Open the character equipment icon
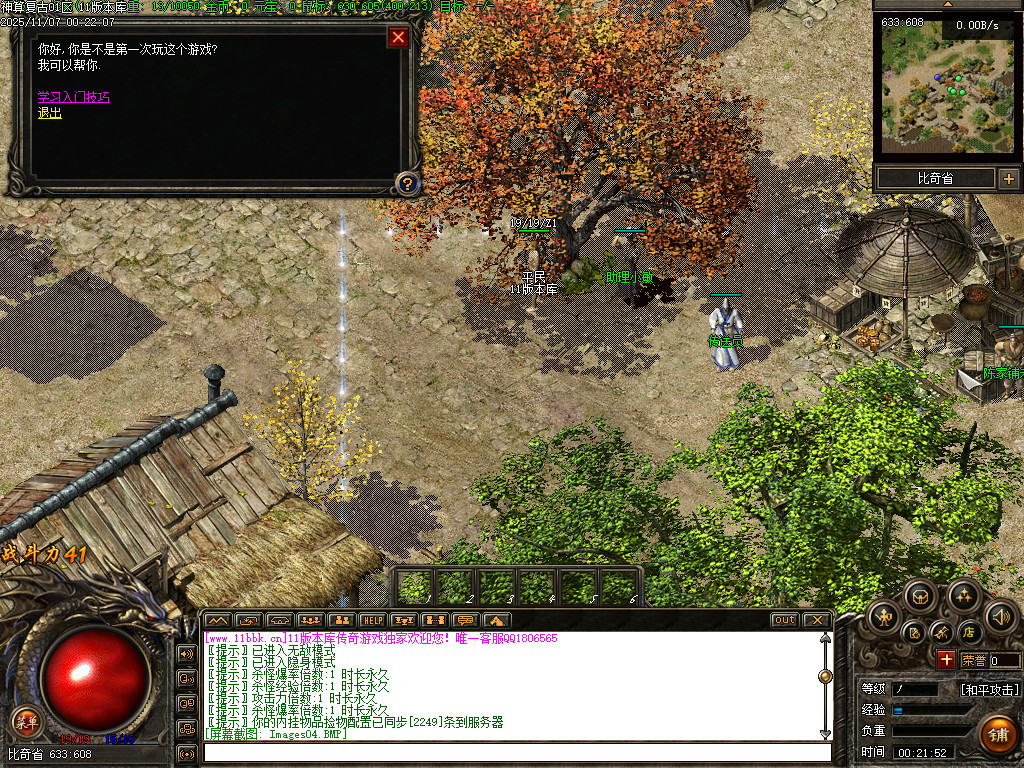The image size is (1024, 768). [884, 616]
